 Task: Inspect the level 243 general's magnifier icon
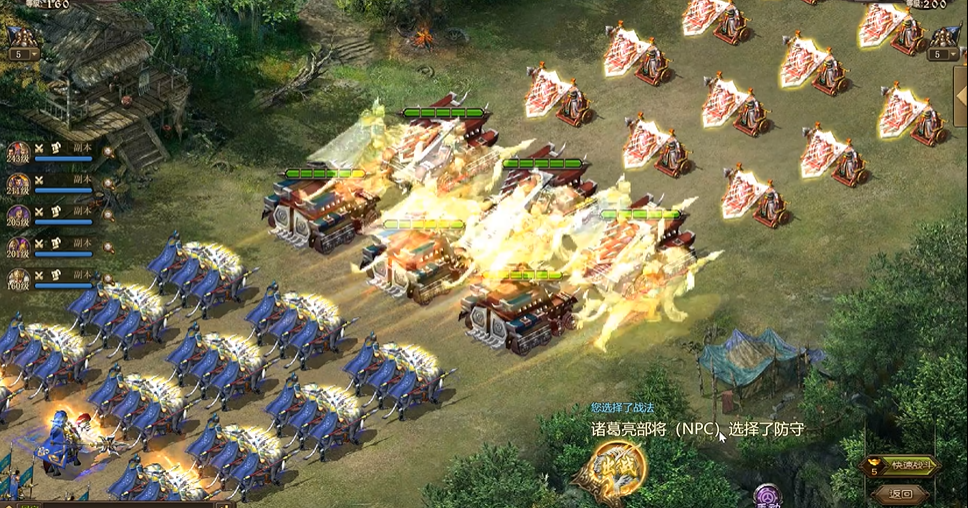107,152
